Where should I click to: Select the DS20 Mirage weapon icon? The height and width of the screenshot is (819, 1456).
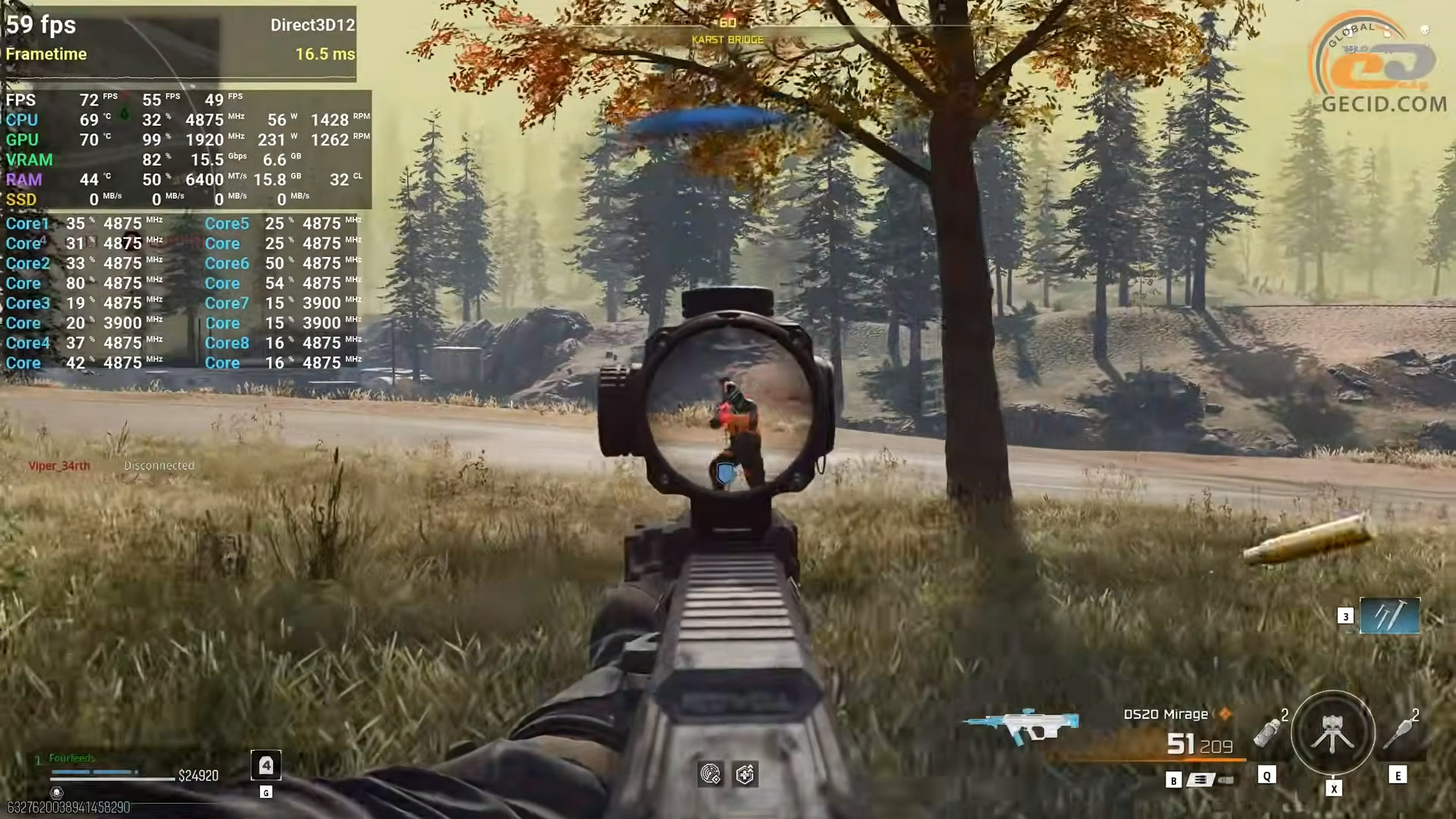(1021, 726)
